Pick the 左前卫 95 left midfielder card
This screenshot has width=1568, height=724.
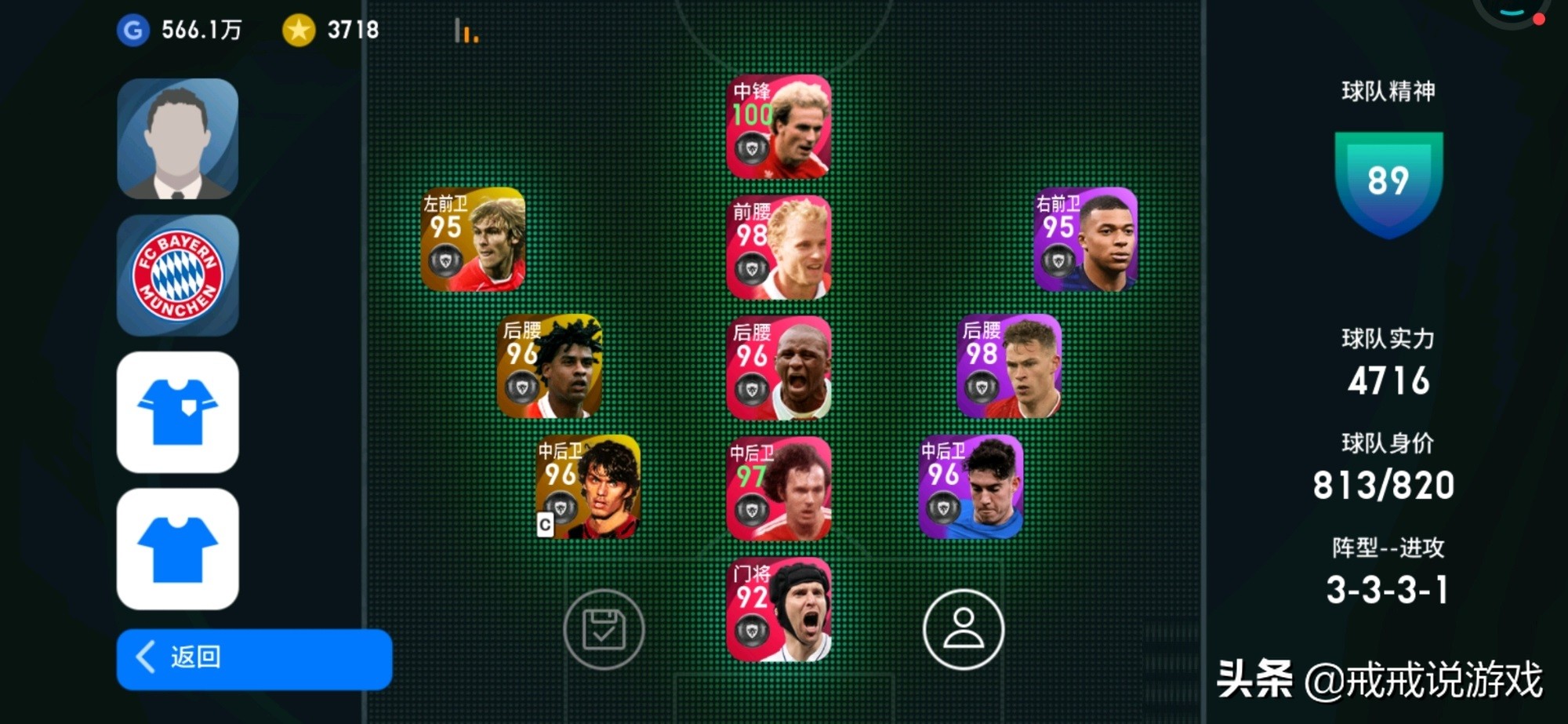coord(473,239)
